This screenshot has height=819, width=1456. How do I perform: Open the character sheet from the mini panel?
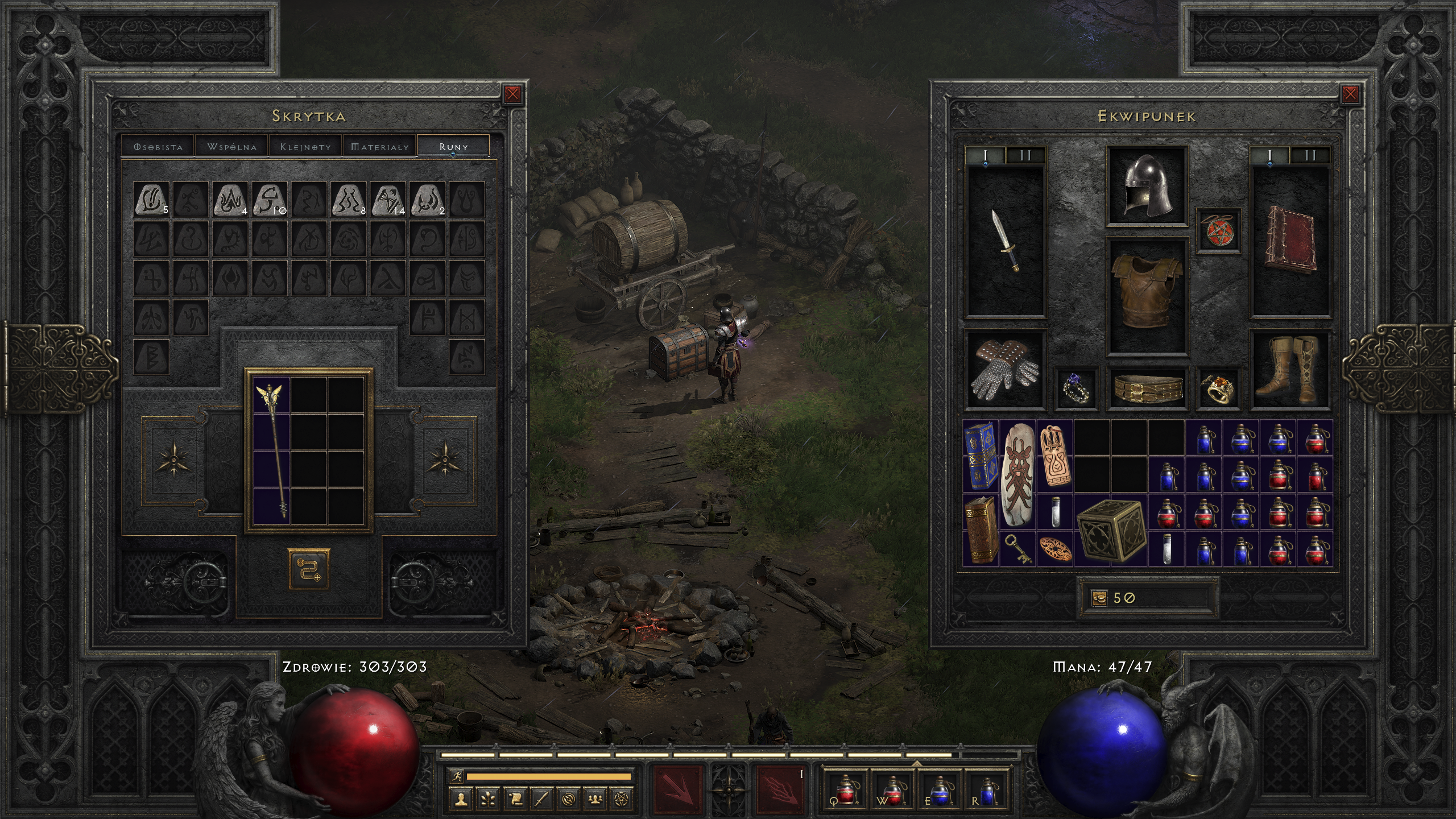(461, 800)
